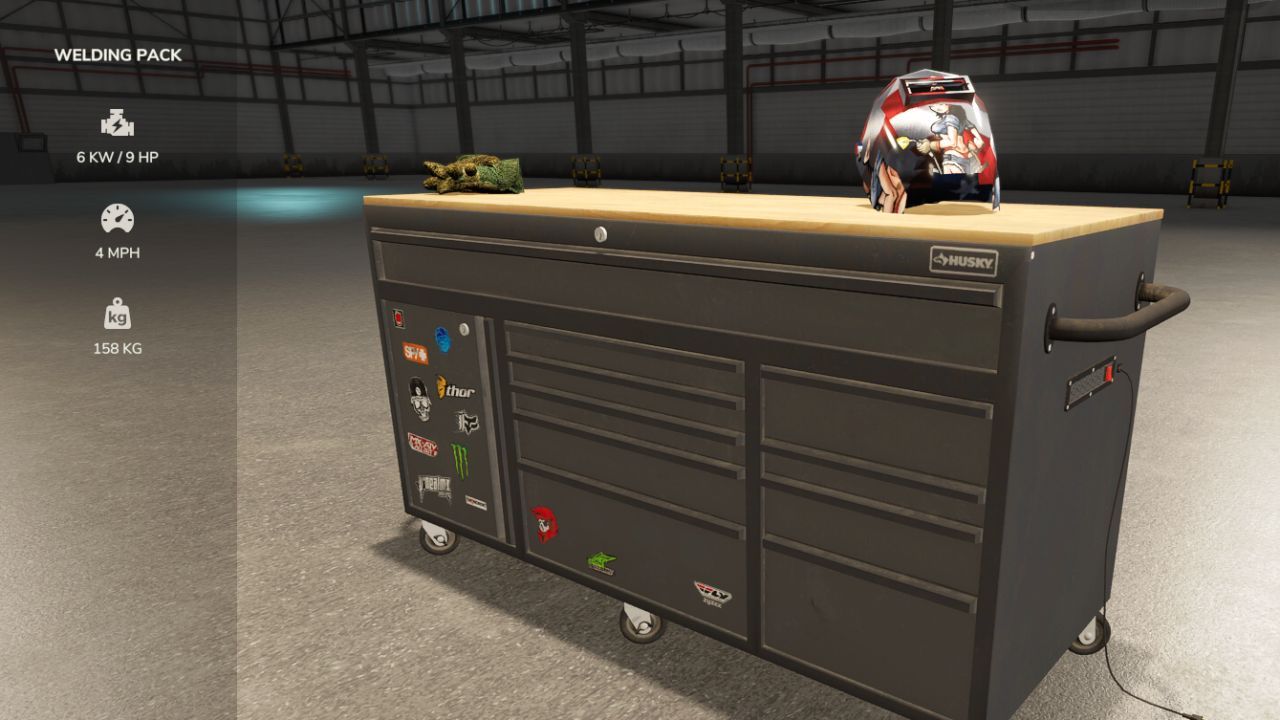Select the SPY sticker on the upper door

[x=416, y=352]
